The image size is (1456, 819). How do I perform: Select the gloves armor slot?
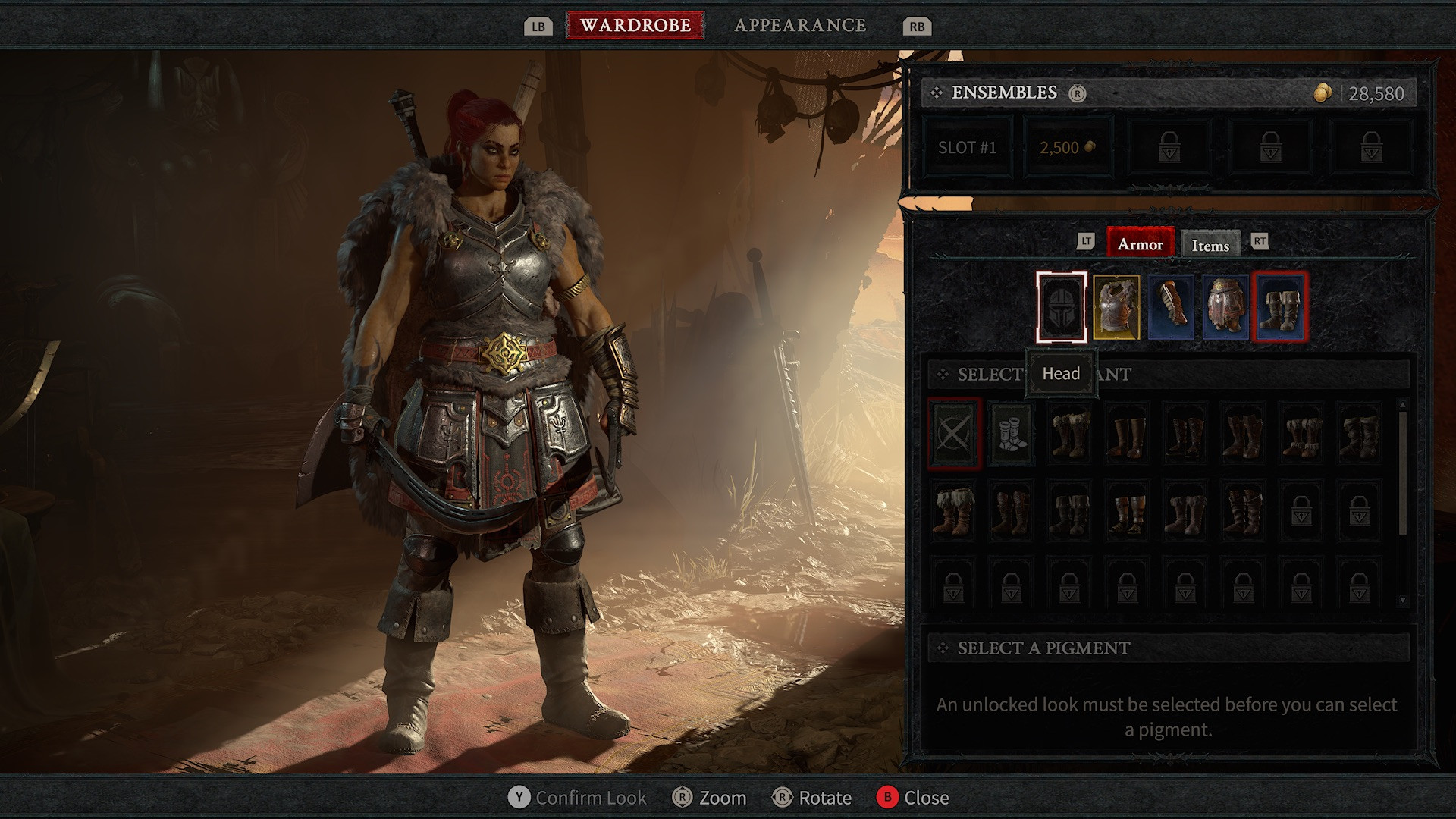pos(1171,307)
